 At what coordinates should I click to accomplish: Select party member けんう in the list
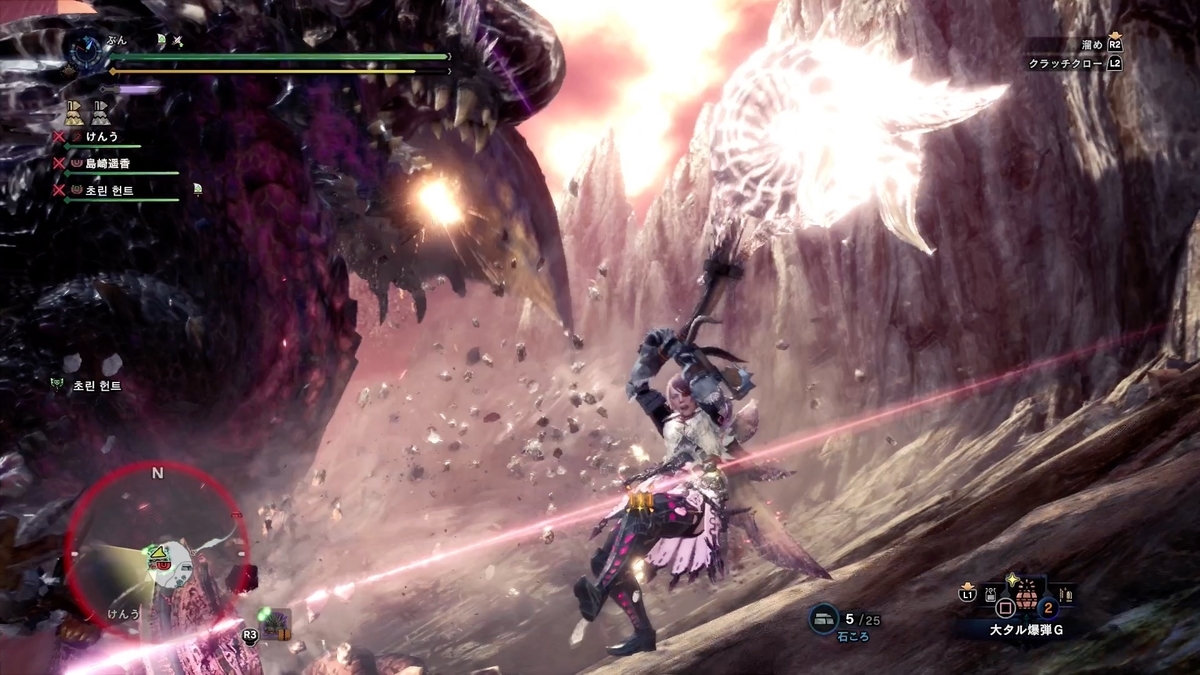[x=102, y=135]
